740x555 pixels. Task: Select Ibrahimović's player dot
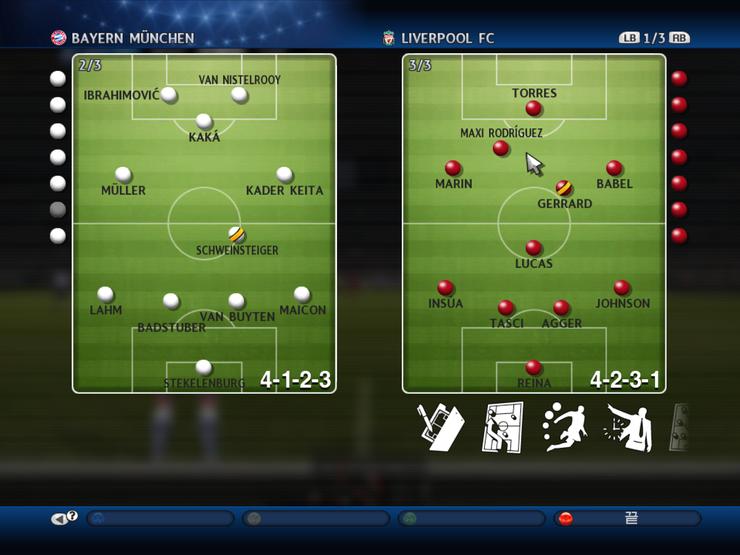(169, 95)
